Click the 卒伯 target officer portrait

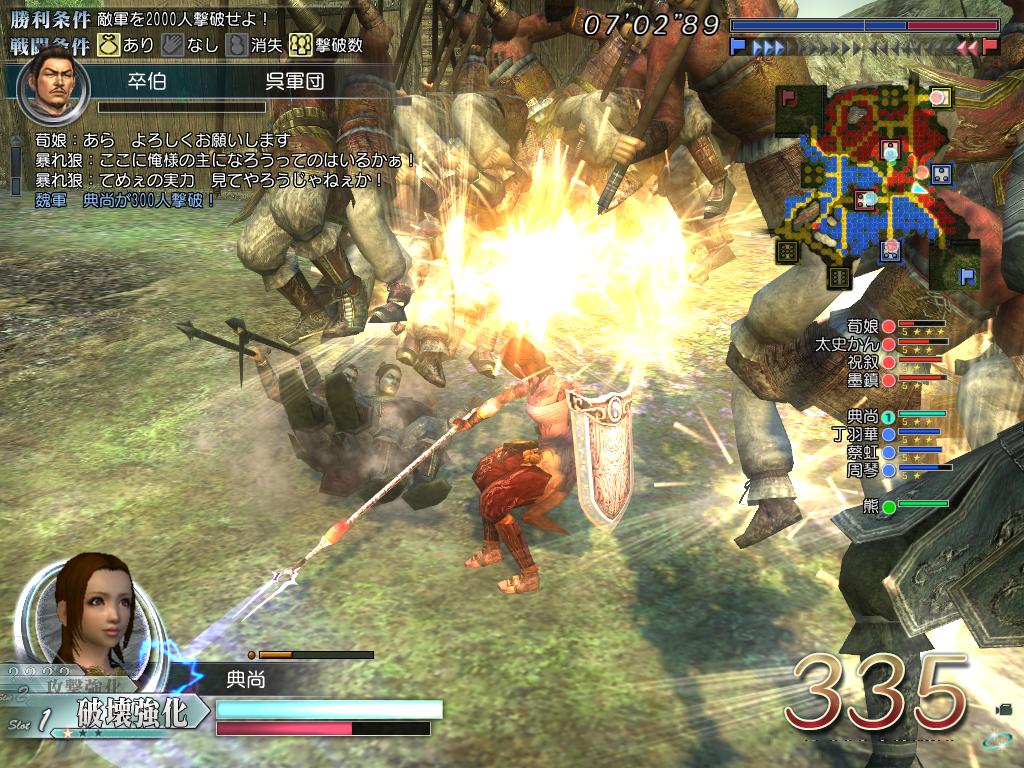(53, 81)
